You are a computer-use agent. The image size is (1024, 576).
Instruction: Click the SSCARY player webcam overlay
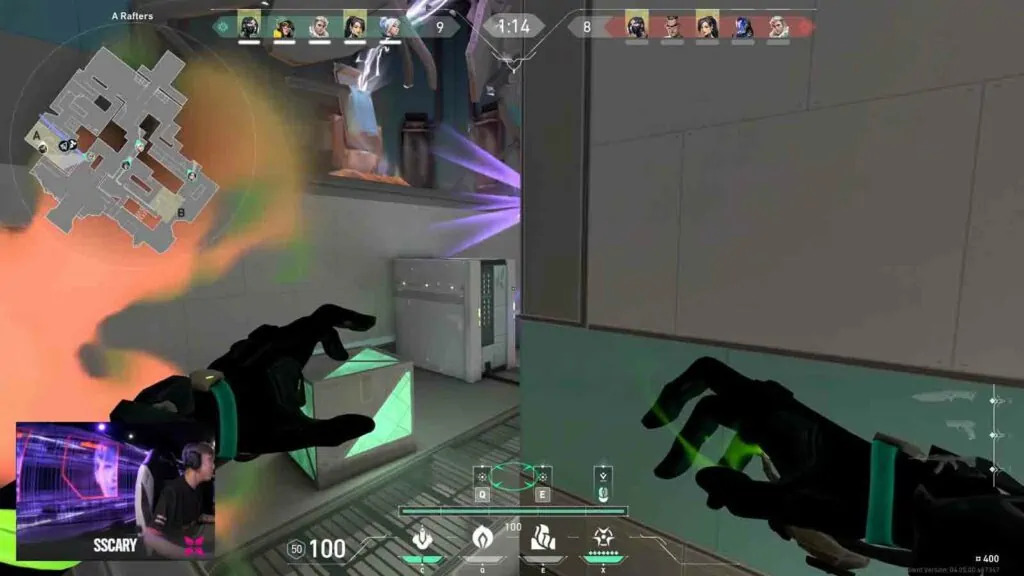pos(115,490)
